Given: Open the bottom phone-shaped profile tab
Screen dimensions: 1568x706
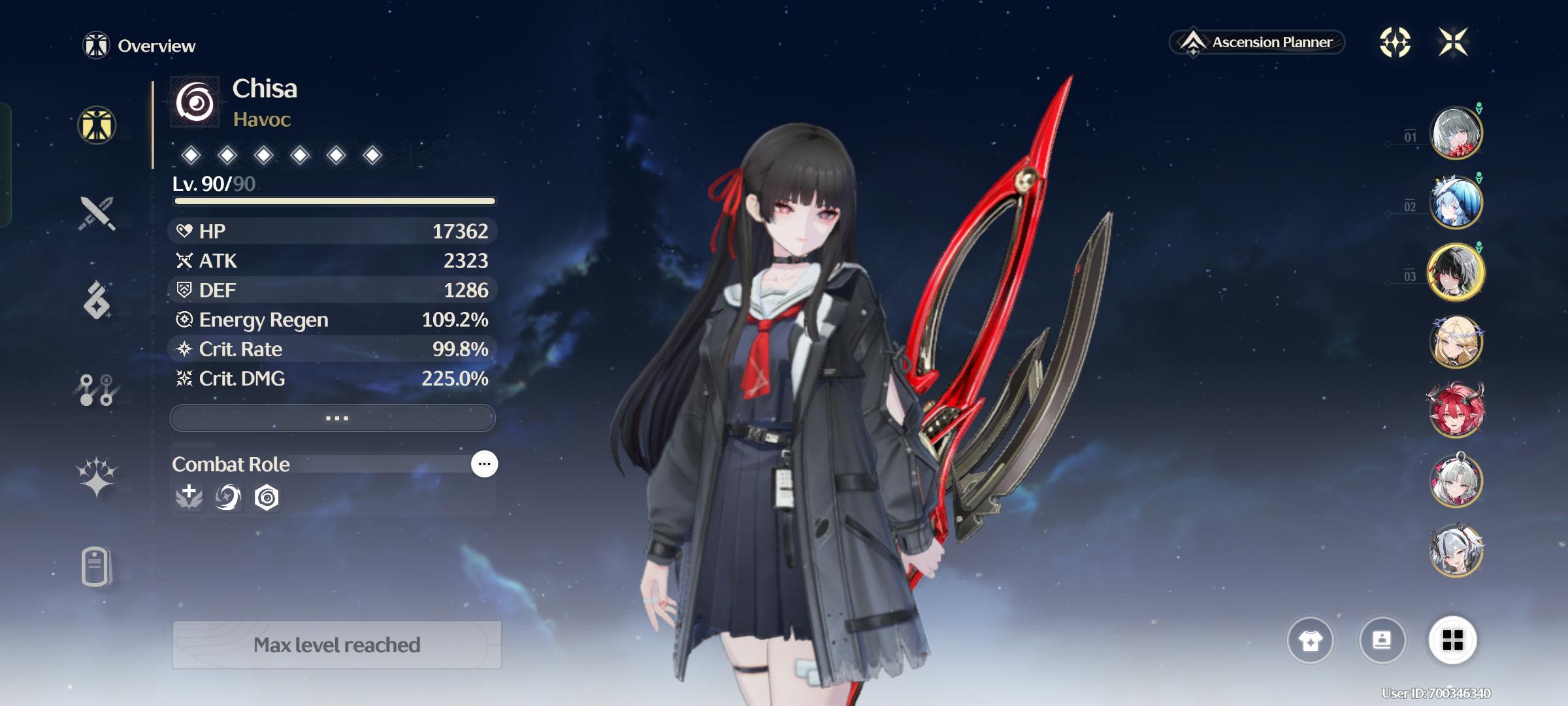Looking at the screenshot, I should 97,566.
